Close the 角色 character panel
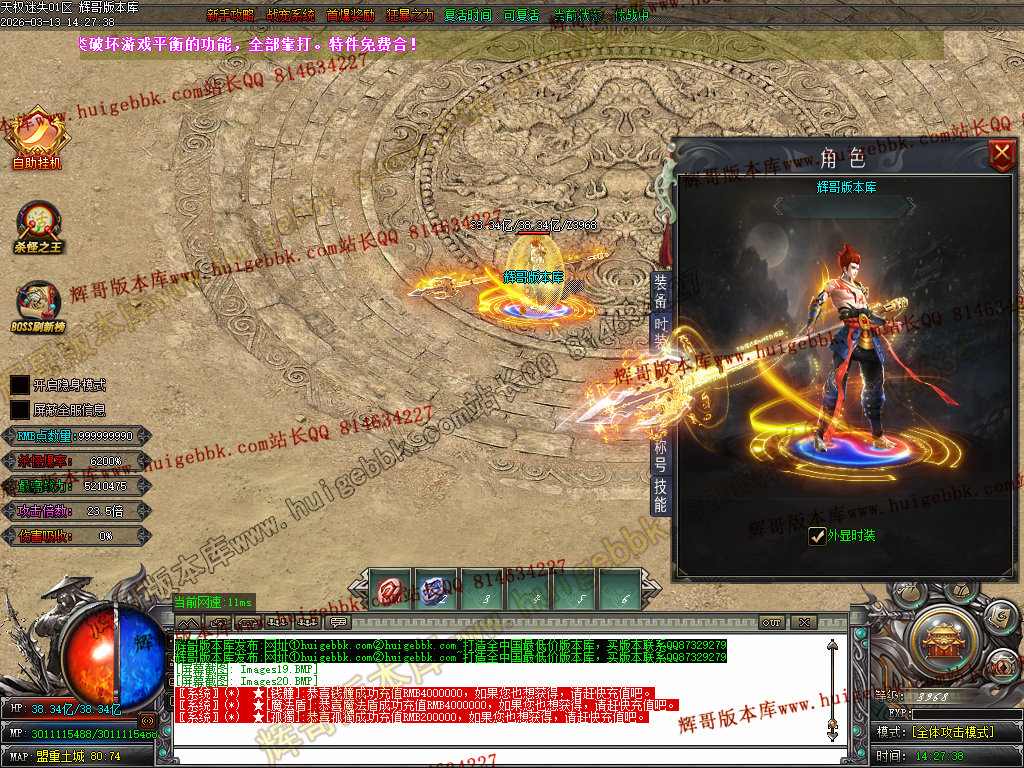1024x768 pixels. coord(1001,154)
